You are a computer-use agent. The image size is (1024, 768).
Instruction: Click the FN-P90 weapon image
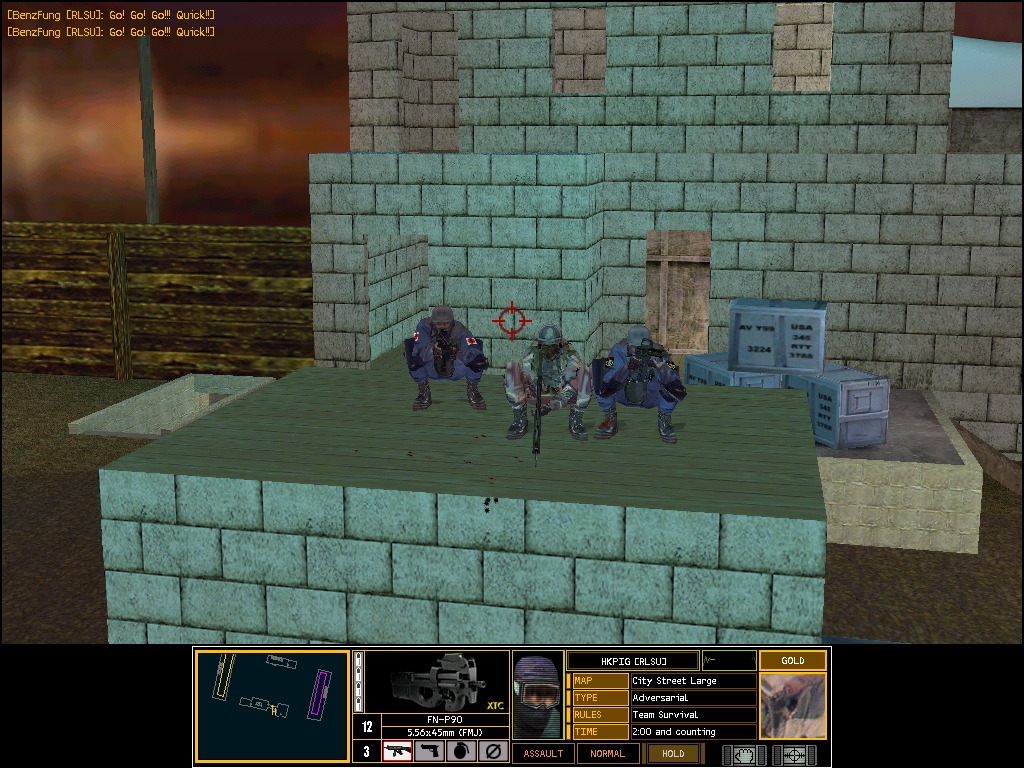tap(435, 682)
